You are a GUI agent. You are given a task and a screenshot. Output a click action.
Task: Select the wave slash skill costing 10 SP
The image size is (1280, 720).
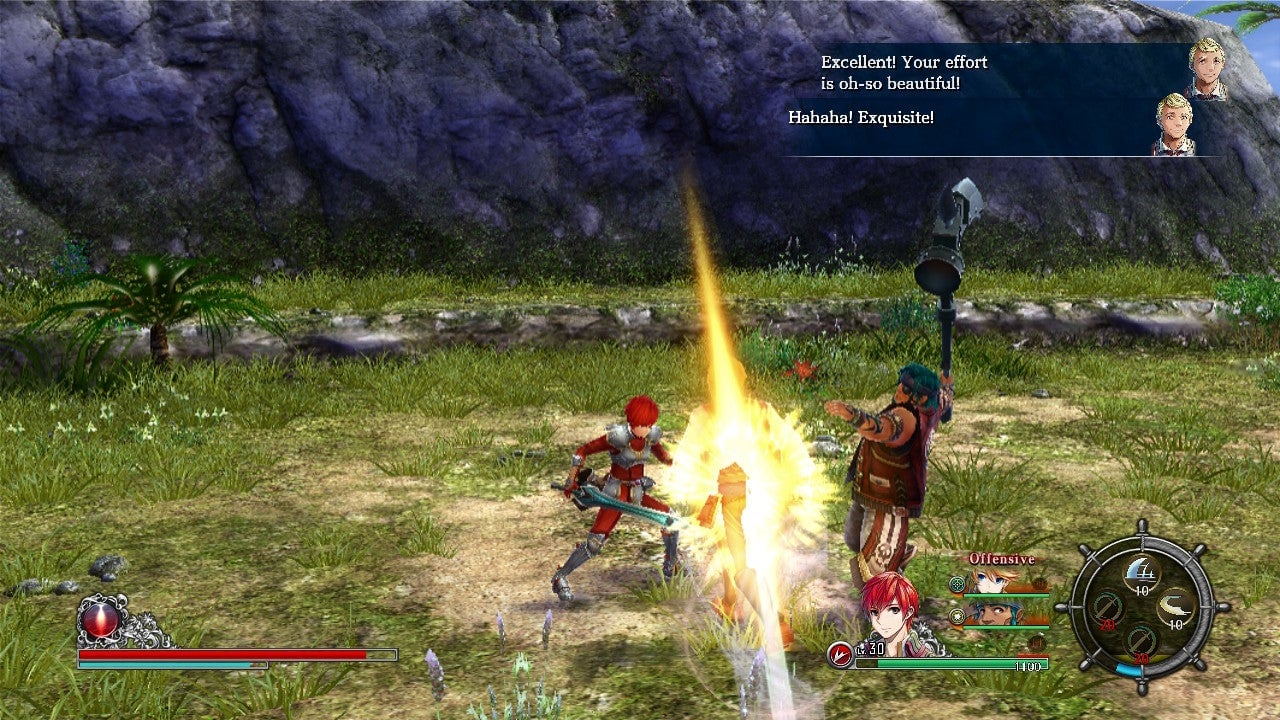[x=1144, y=570]
